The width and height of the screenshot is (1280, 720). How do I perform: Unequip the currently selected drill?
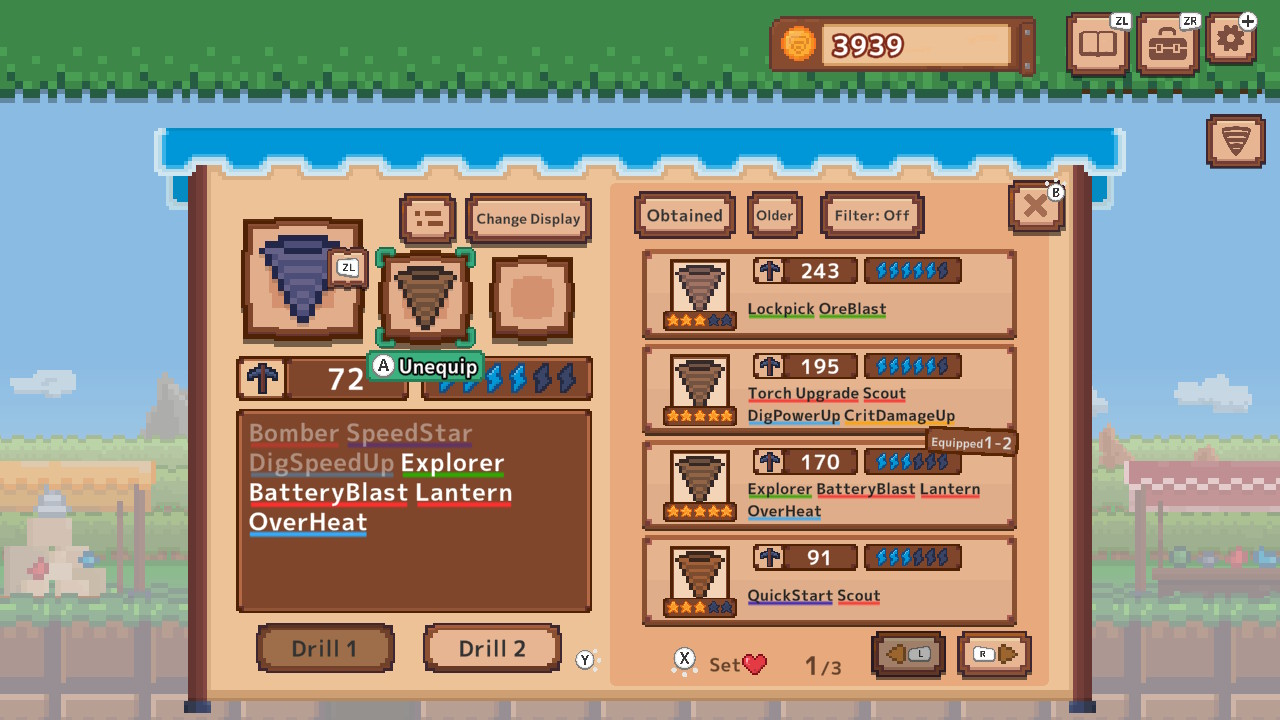[x=425, y=367]
